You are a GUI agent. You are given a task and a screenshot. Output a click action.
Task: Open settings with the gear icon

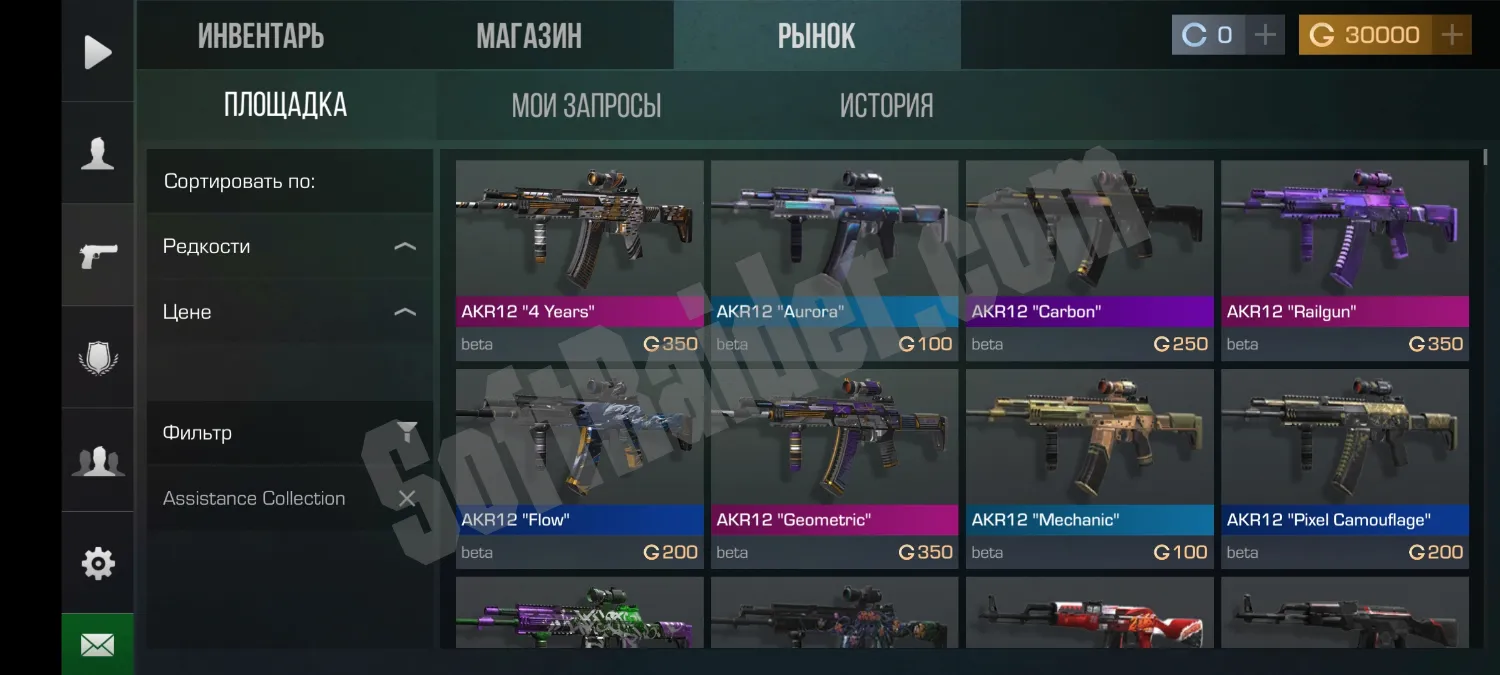[x=98, y=563]
